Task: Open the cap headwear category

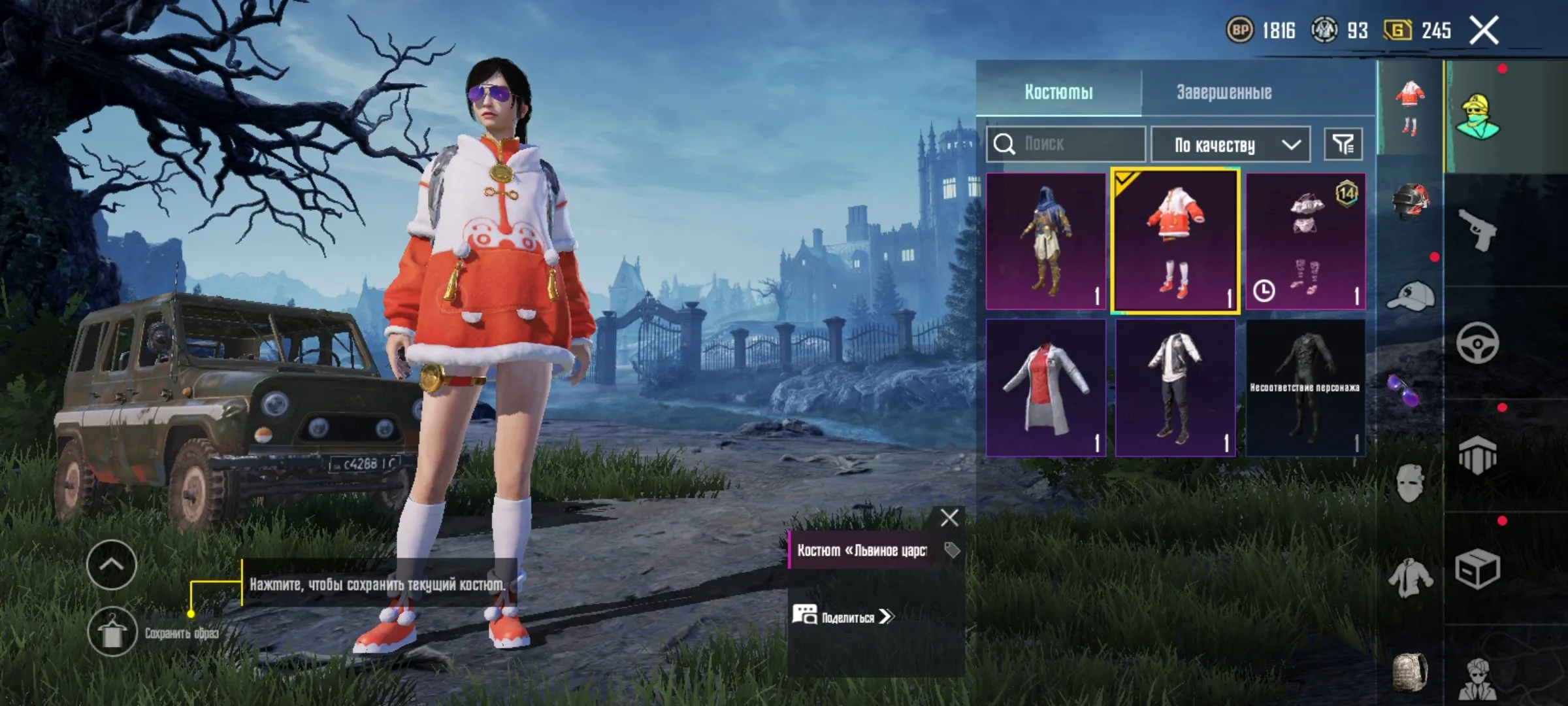Action: [x=1410, y=297]
